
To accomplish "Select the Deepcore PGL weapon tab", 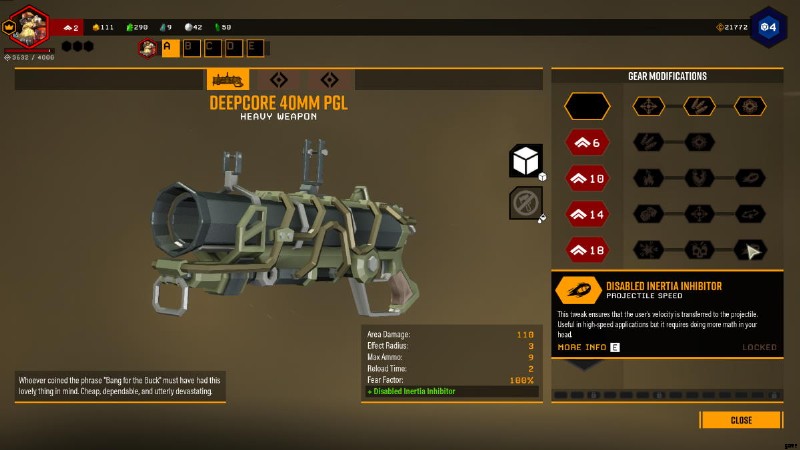I will point(228,80).
